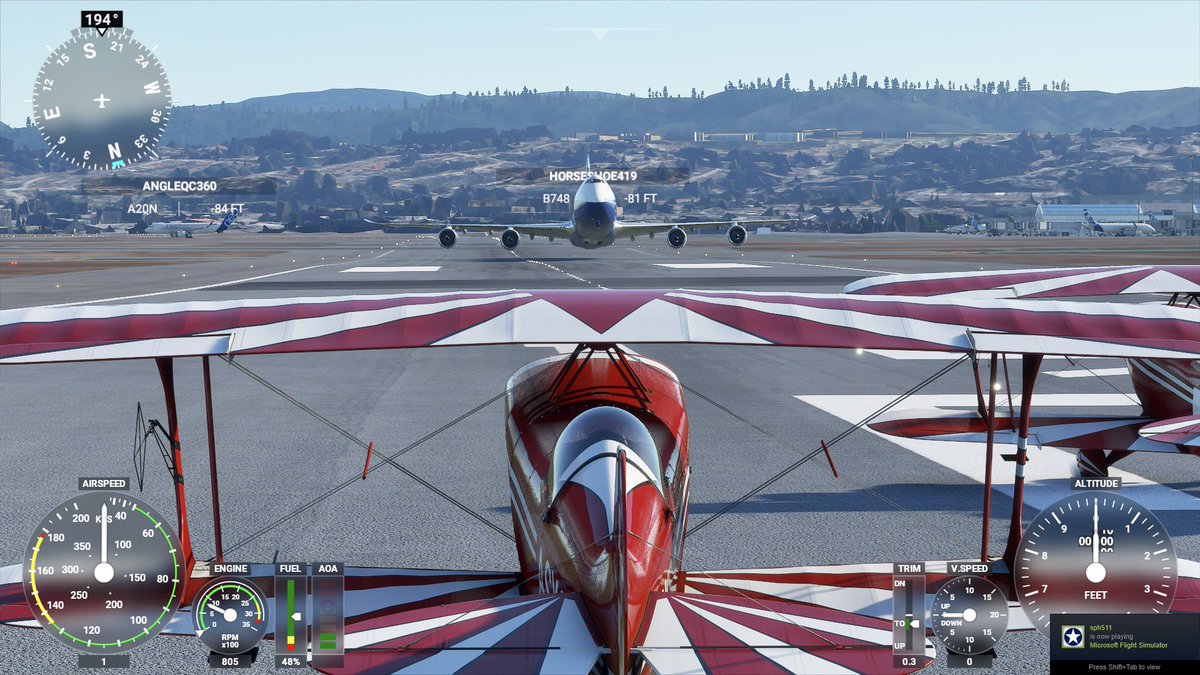Click the HORSESHOE419 player nameplate
Image resolution: width=1200 pixels, height=675 pixels.
click(x=592, y=176)
